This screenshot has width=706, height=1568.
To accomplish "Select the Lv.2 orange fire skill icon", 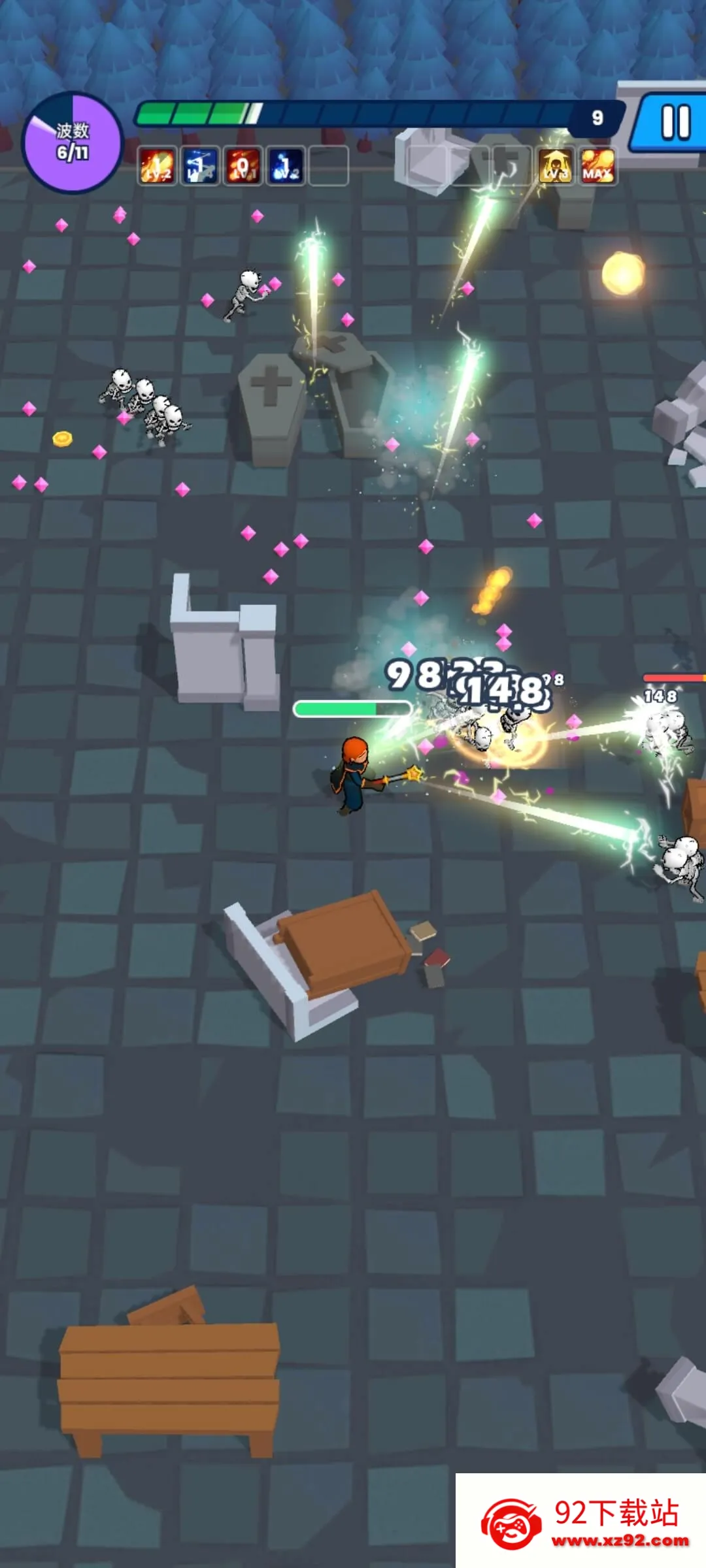I will point(157,165).
